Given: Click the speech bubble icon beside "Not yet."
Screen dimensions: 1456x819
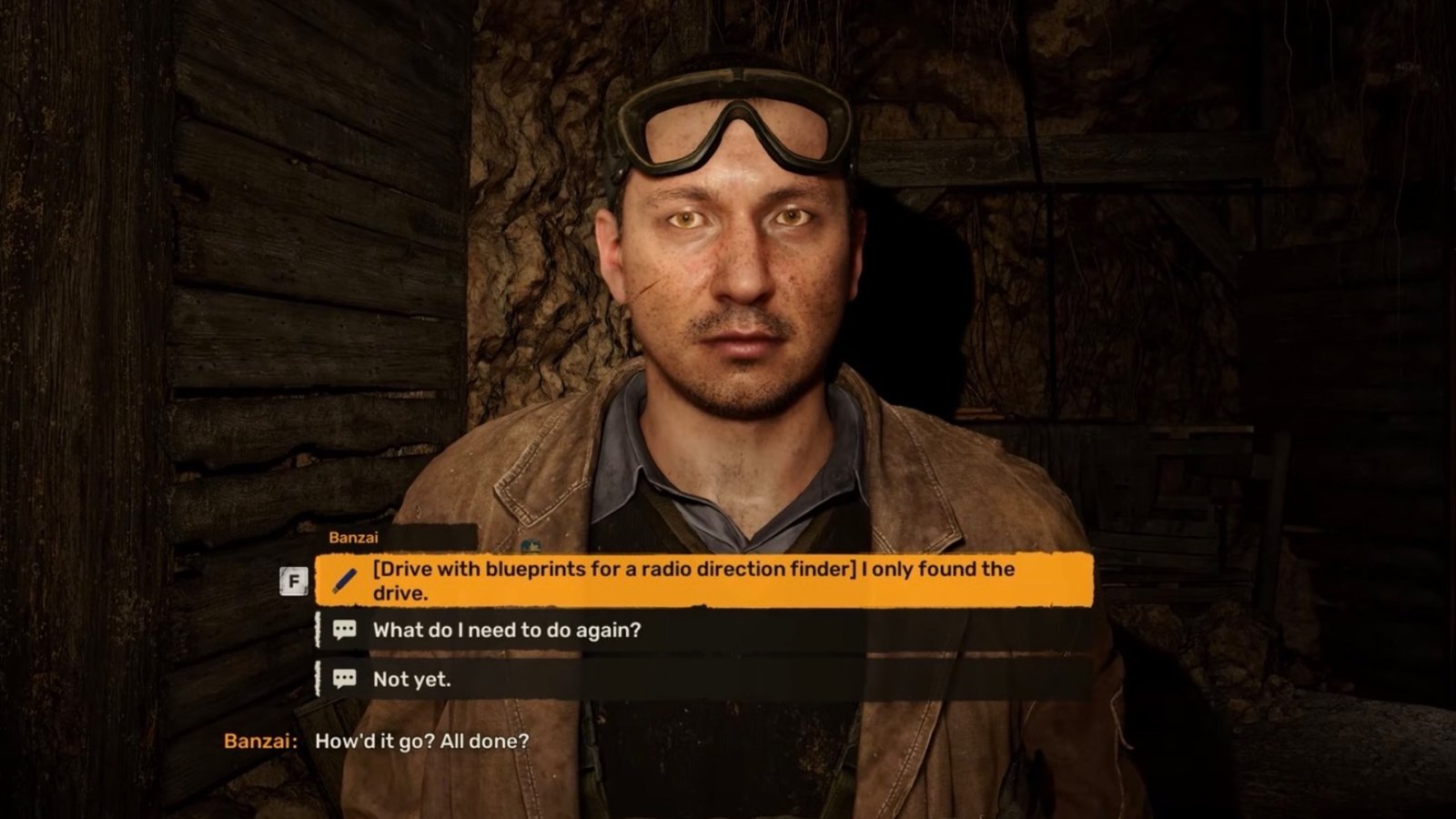Looking at the screenshot, I should (x=344, y=680).
